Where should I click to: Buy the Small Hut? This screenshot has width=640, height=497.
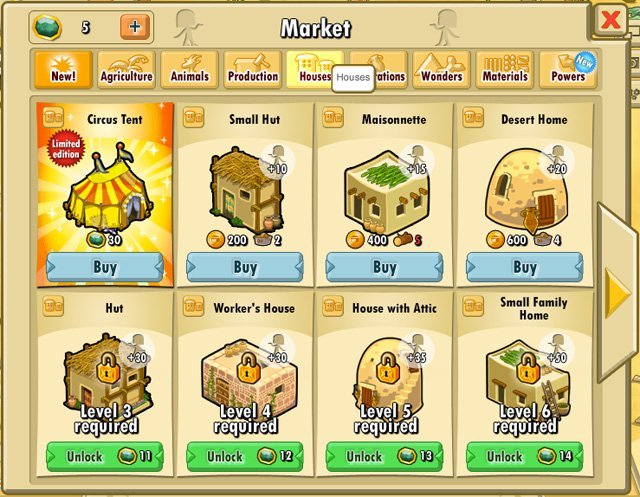coord(244,267)
